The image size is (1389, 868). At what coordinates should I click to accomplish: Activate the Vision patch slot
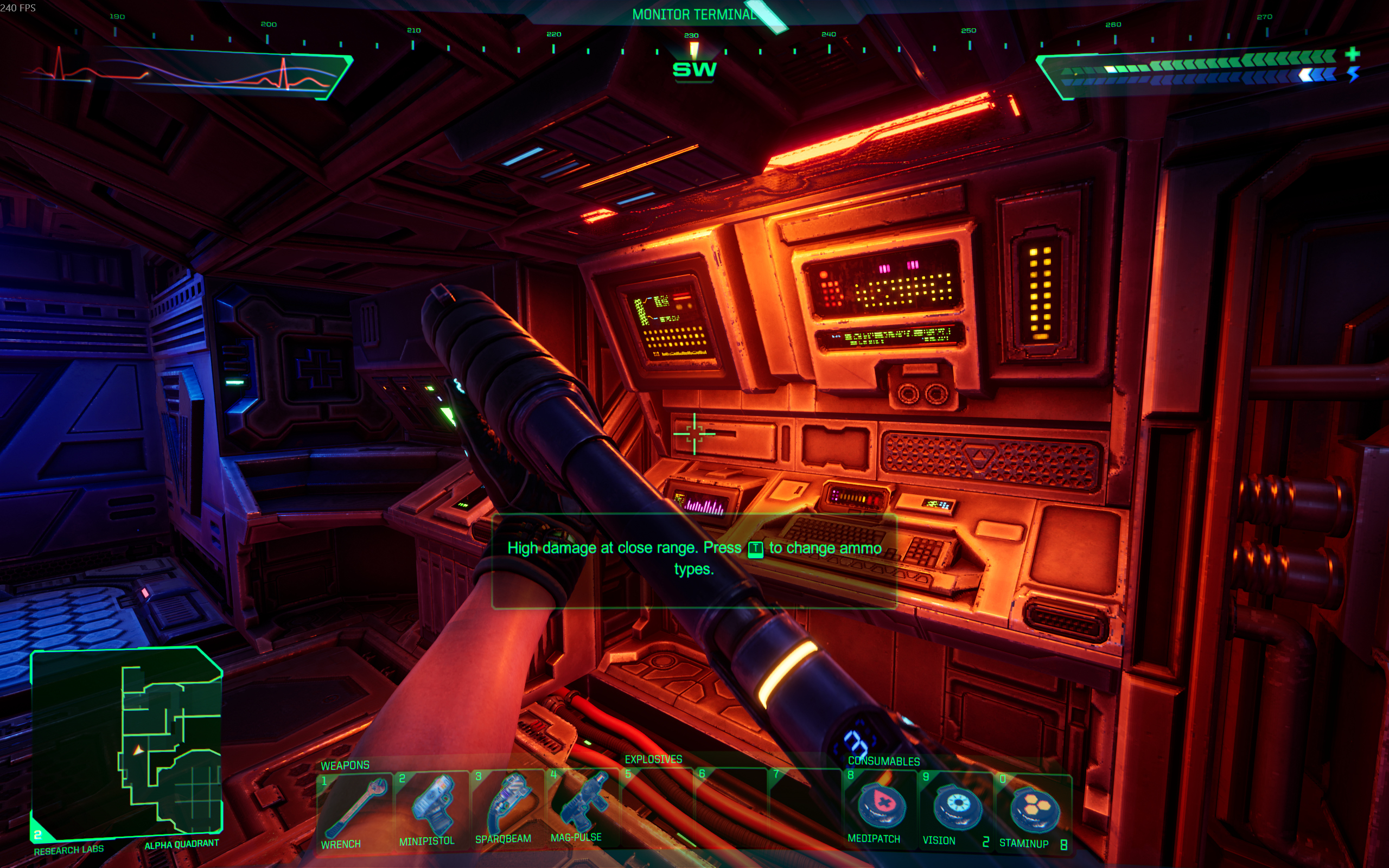pyautogui.click(x=955, y=809)
